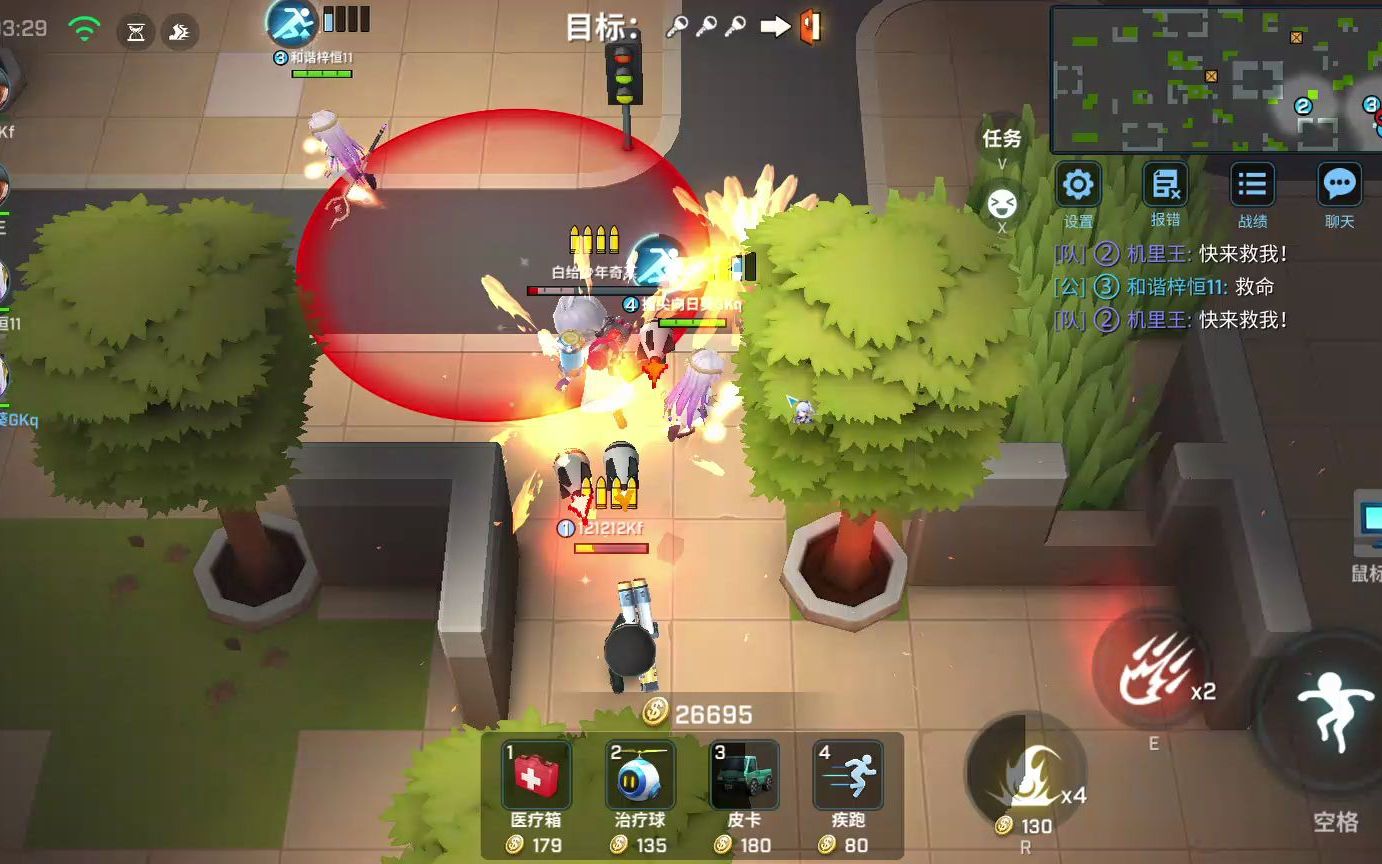Toggle the laughing emoji quick-chat button

pos(1003,204)
